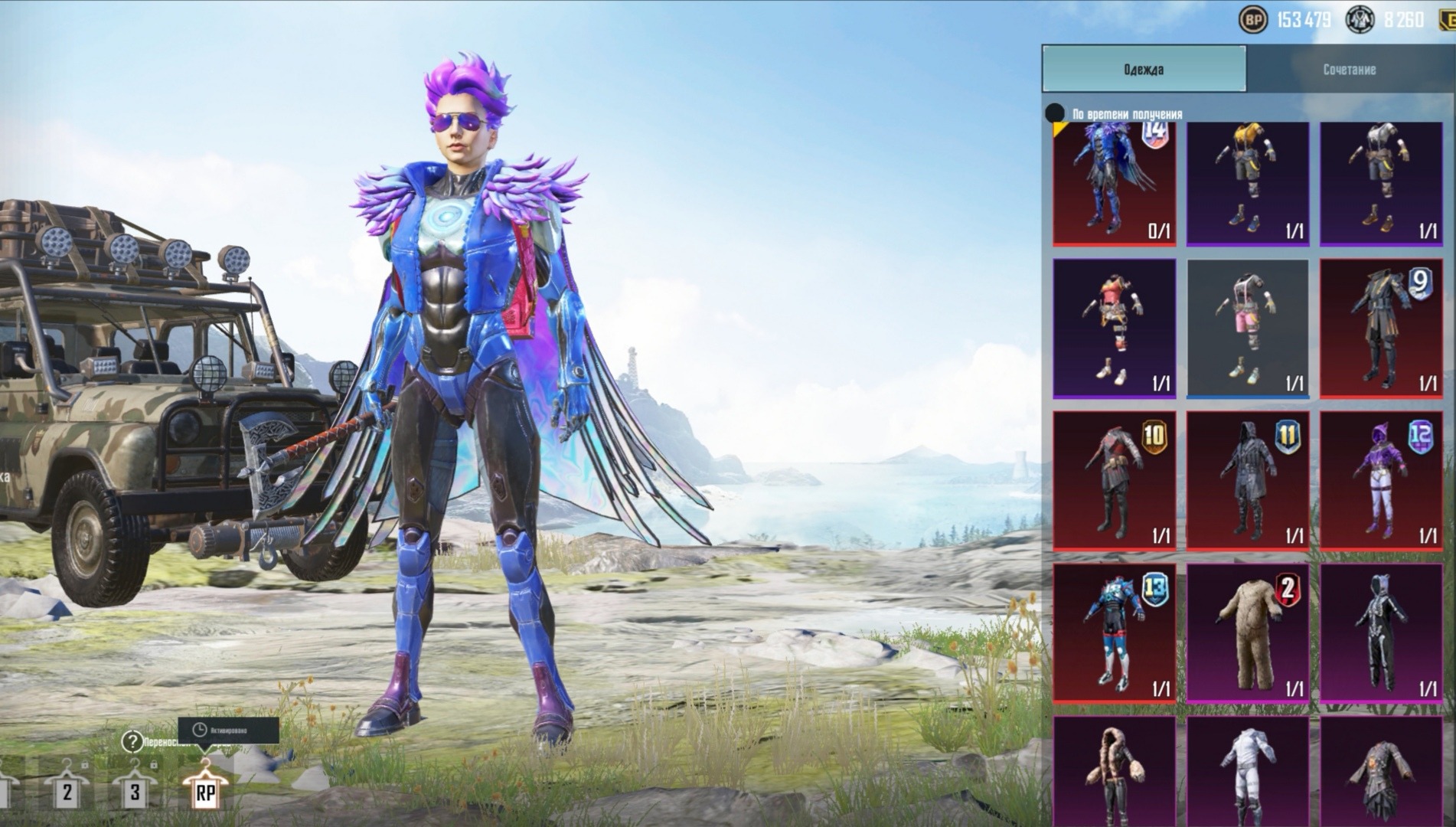The width and height of the screenshot is (1456, 827).
Task: Switch to the Одежда tab
Action: coord(1144,69)
